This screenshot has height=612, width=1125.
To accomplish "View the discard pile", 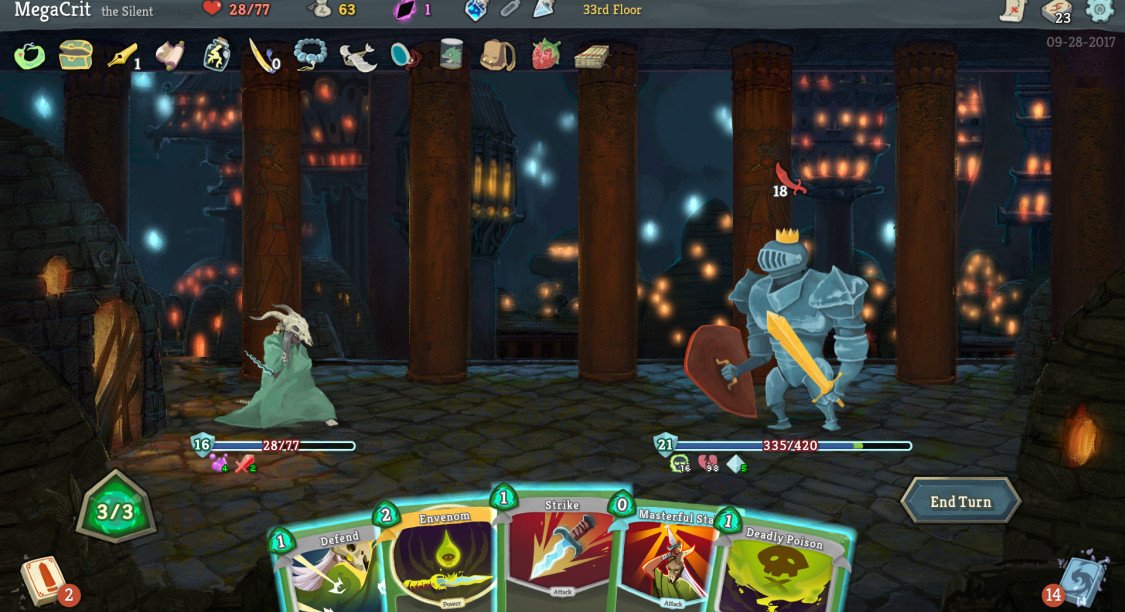I will pos(1079,580).
